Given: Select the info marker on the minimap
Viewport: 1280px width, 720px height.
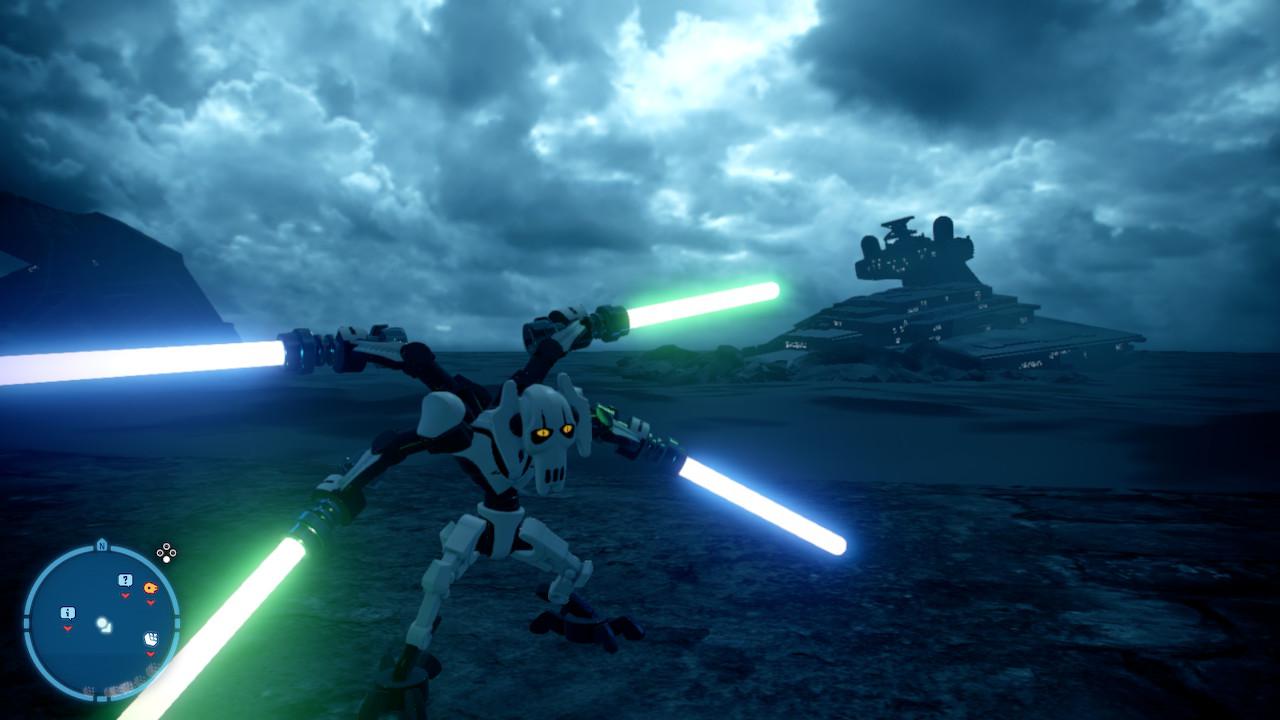Looking at the screenshot, I should click(x=68, y=612).
